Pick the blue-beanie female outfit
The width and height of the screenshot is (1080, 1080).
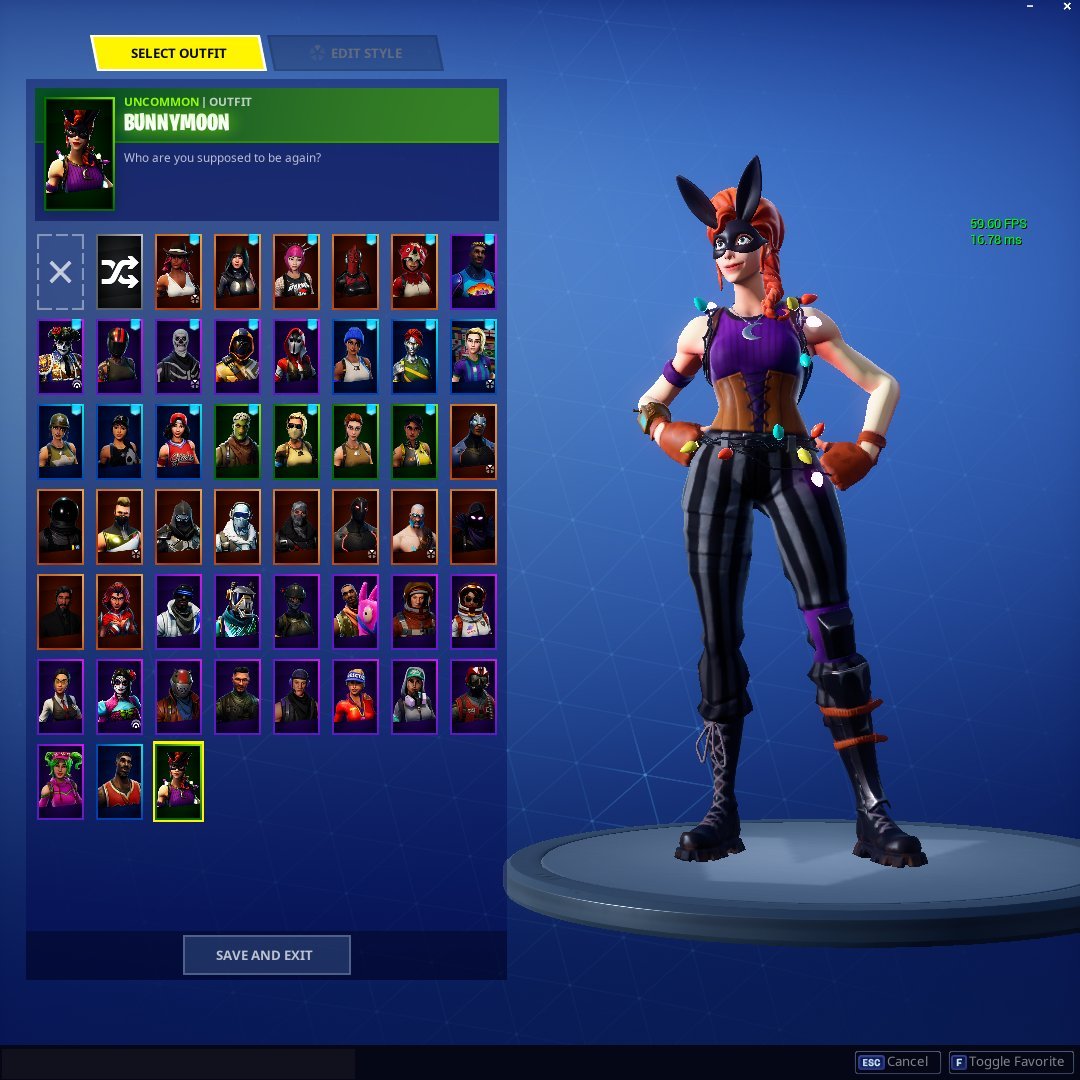[355, 357]
